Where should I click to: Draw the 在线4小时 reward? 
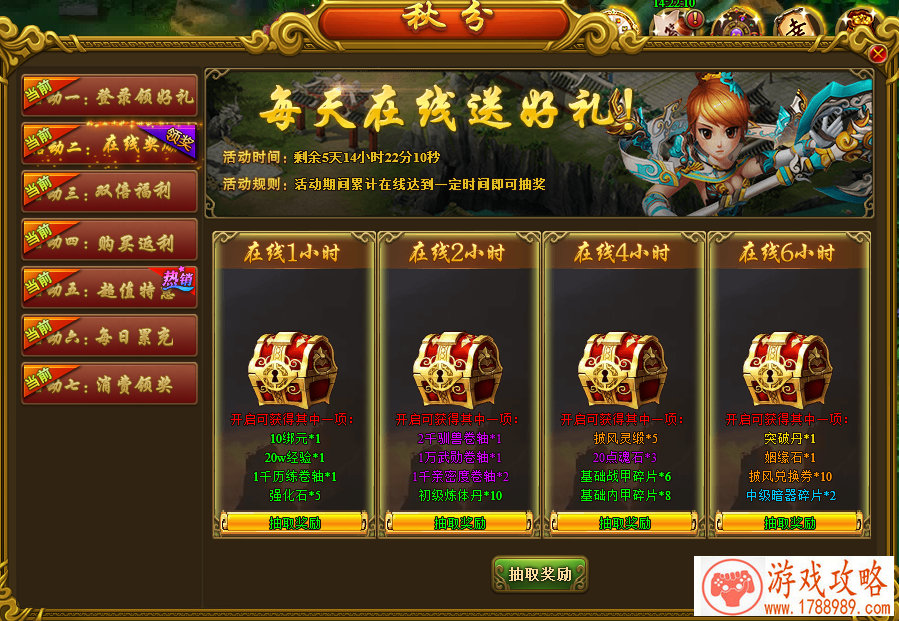click(624, 523)
